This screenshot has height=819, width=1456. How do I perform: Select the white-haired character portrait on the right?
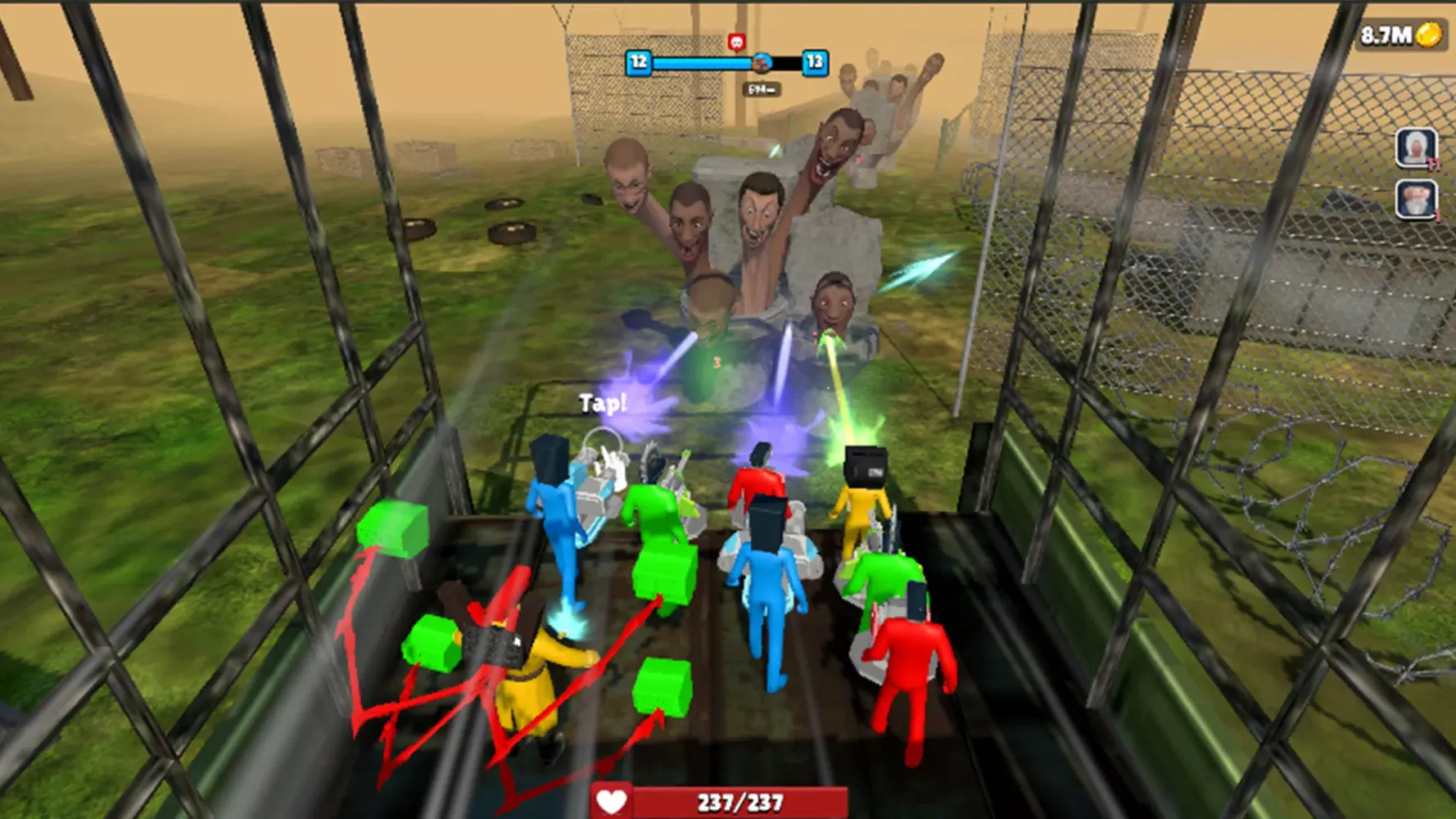point(1416,148)
